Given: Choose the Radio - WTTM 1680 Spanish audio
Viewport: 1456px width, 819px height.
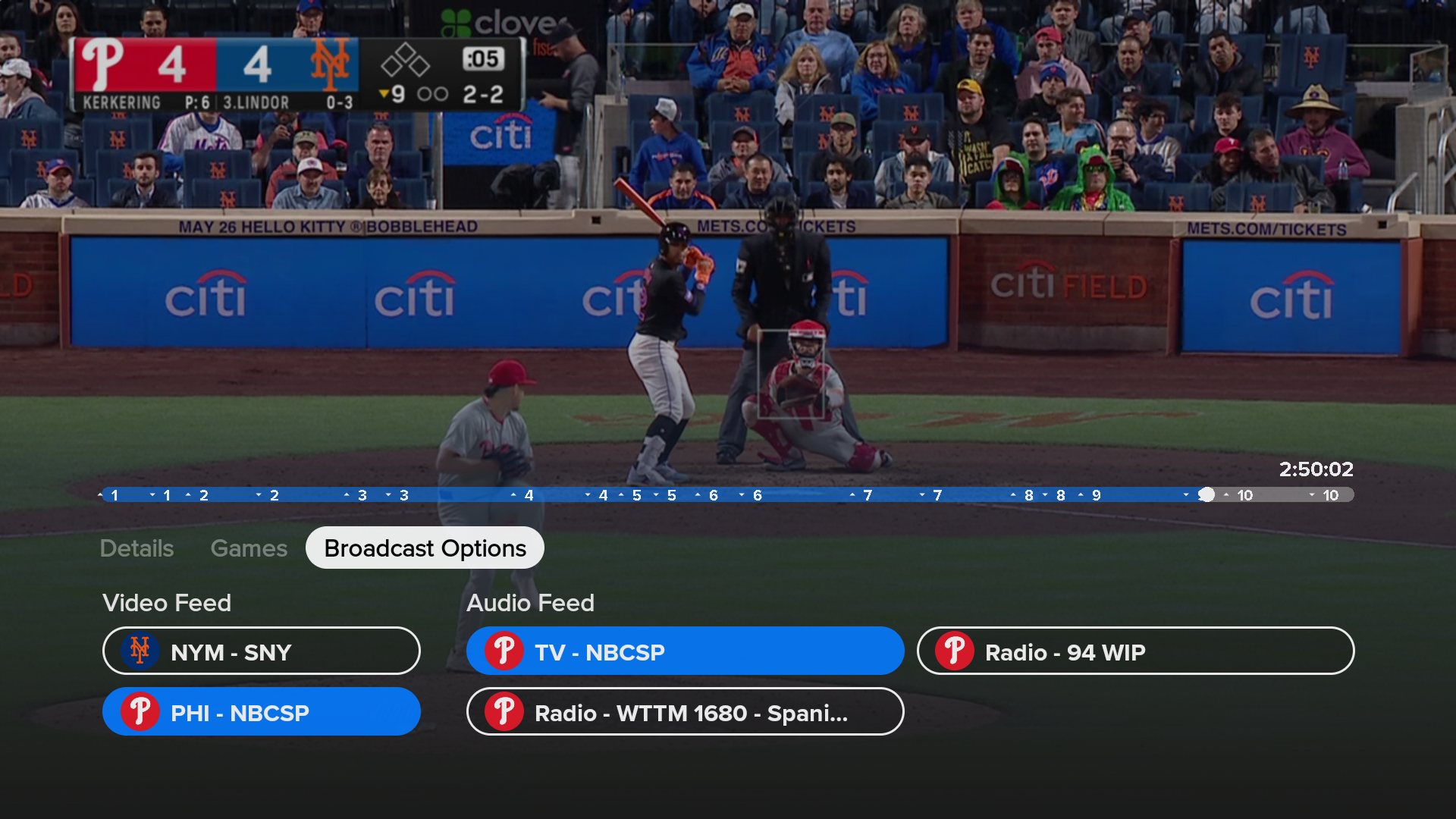Looking at the screenshot, I should (685, 712).
